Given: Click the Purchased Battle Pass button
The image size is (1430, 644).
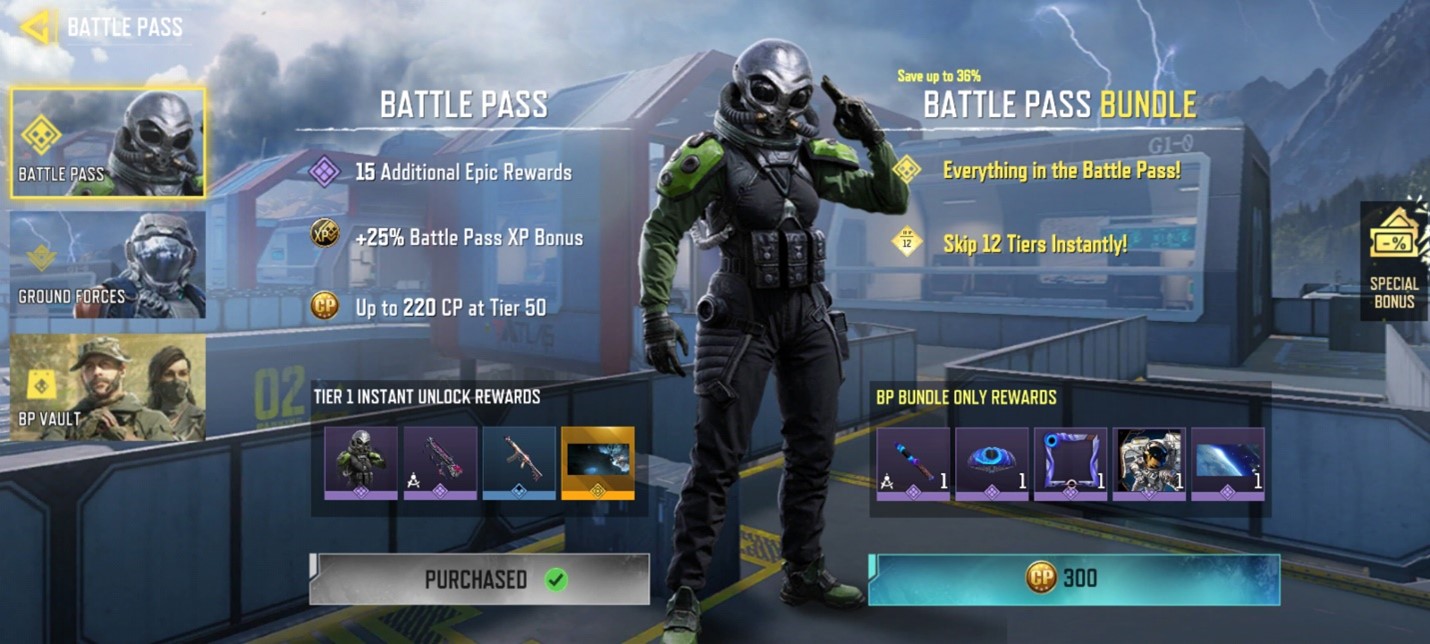Looking at the screenshot, I should [479, 579].
